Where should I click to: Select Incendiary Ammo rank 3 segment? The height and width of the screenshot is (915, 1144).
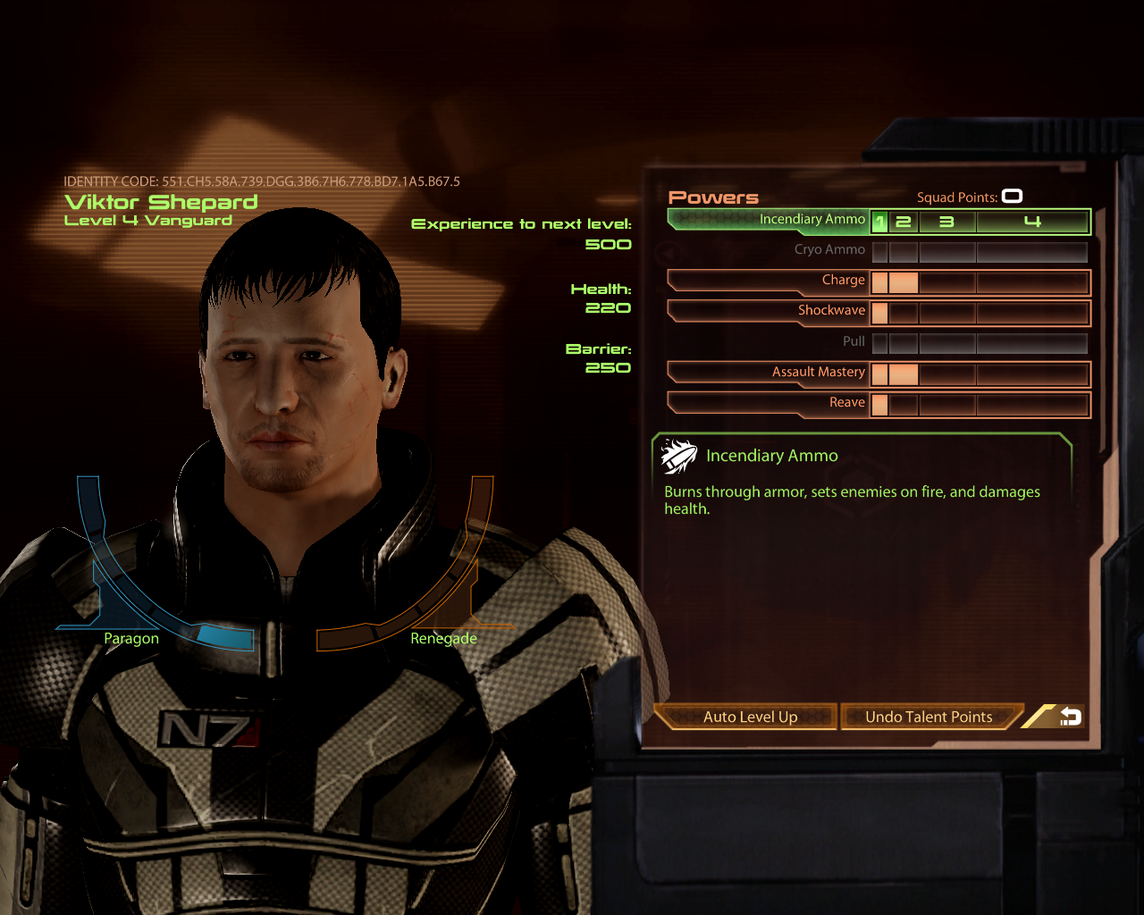946,222
